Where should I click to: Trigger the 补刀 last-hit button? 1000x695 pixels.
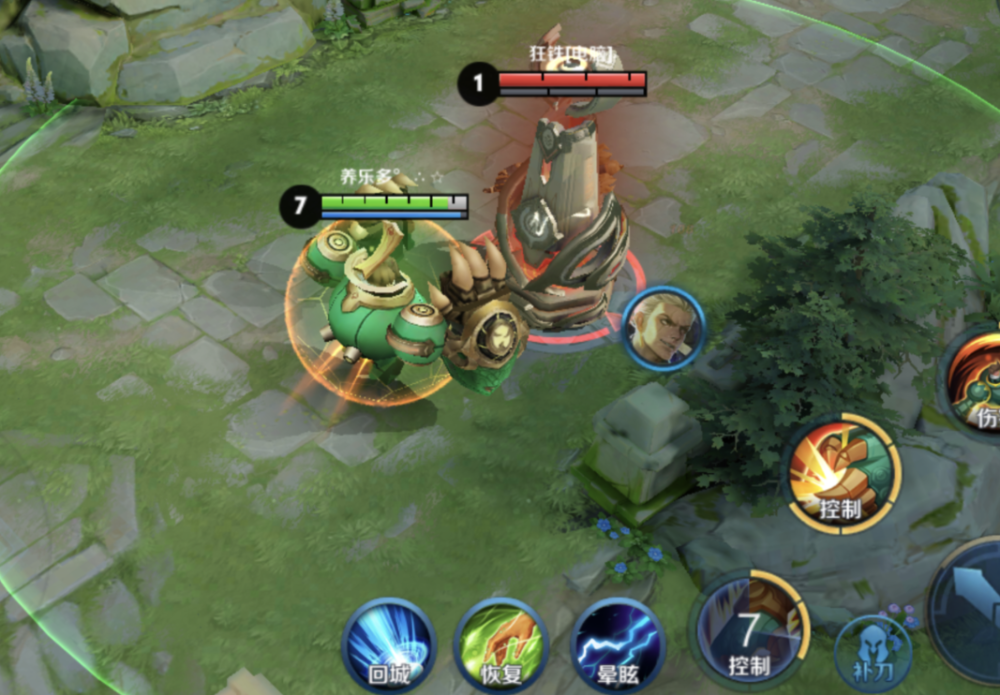point(873,650)
